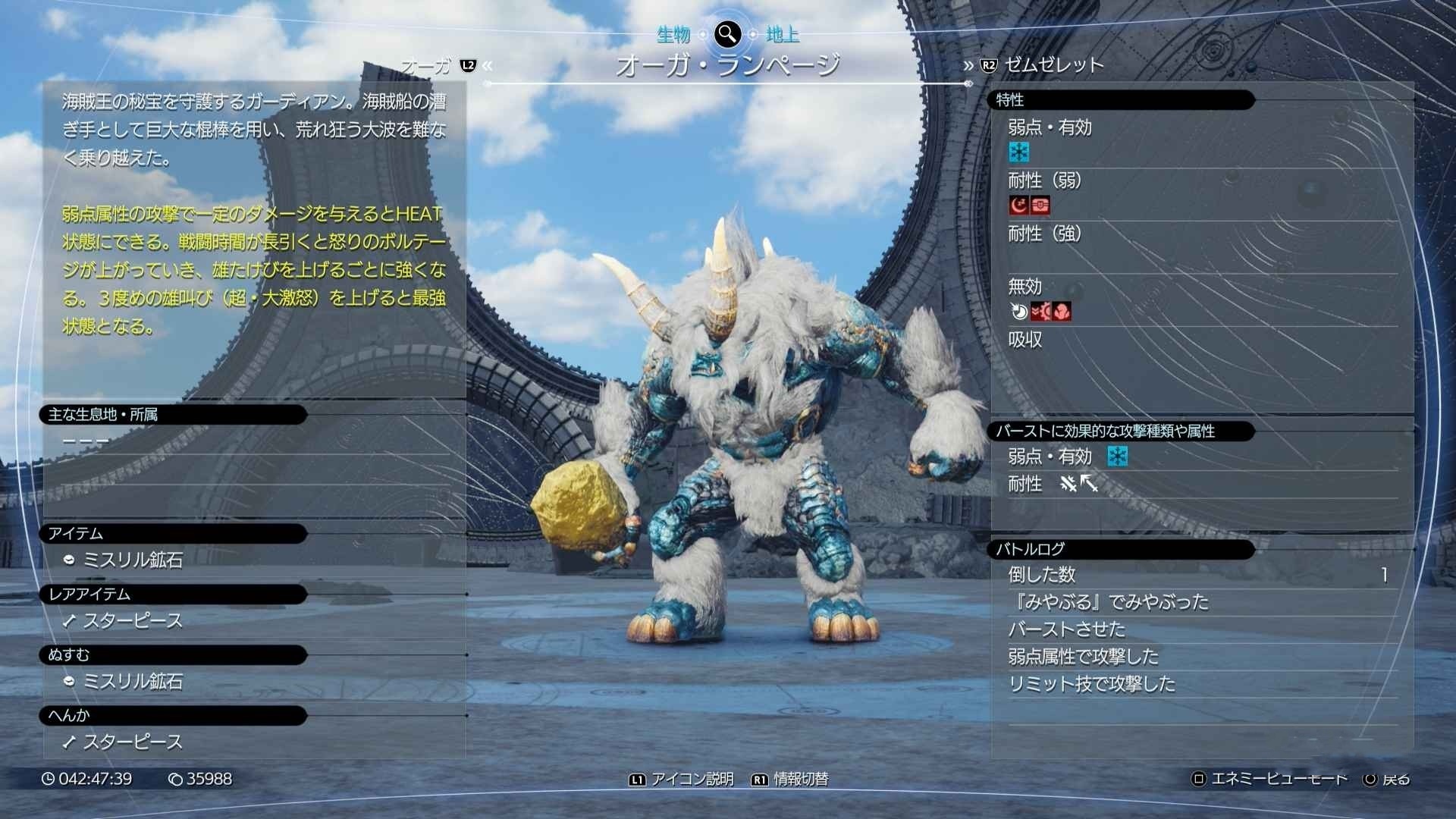Image resolution: width=1456 pixels, height=819 pixels.
Task: Select ミスリル鉱石 under ぬすむ
Action: tap(133, 681)
